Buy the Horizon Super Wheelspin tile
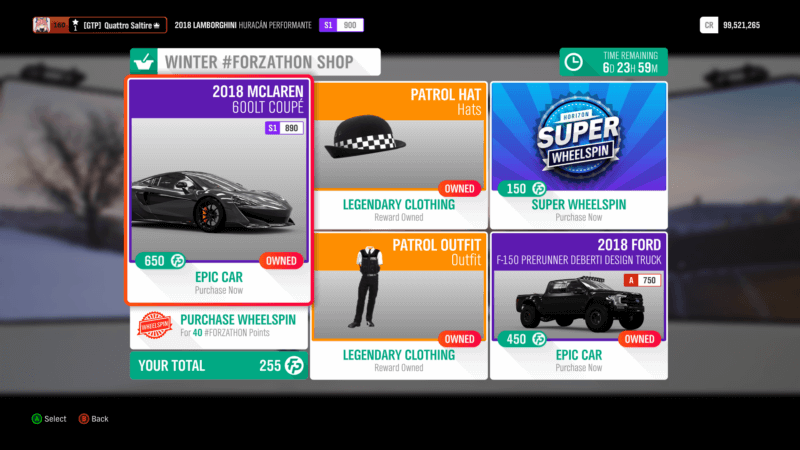This screenshot has height=450, width=800. click(578, 155)
